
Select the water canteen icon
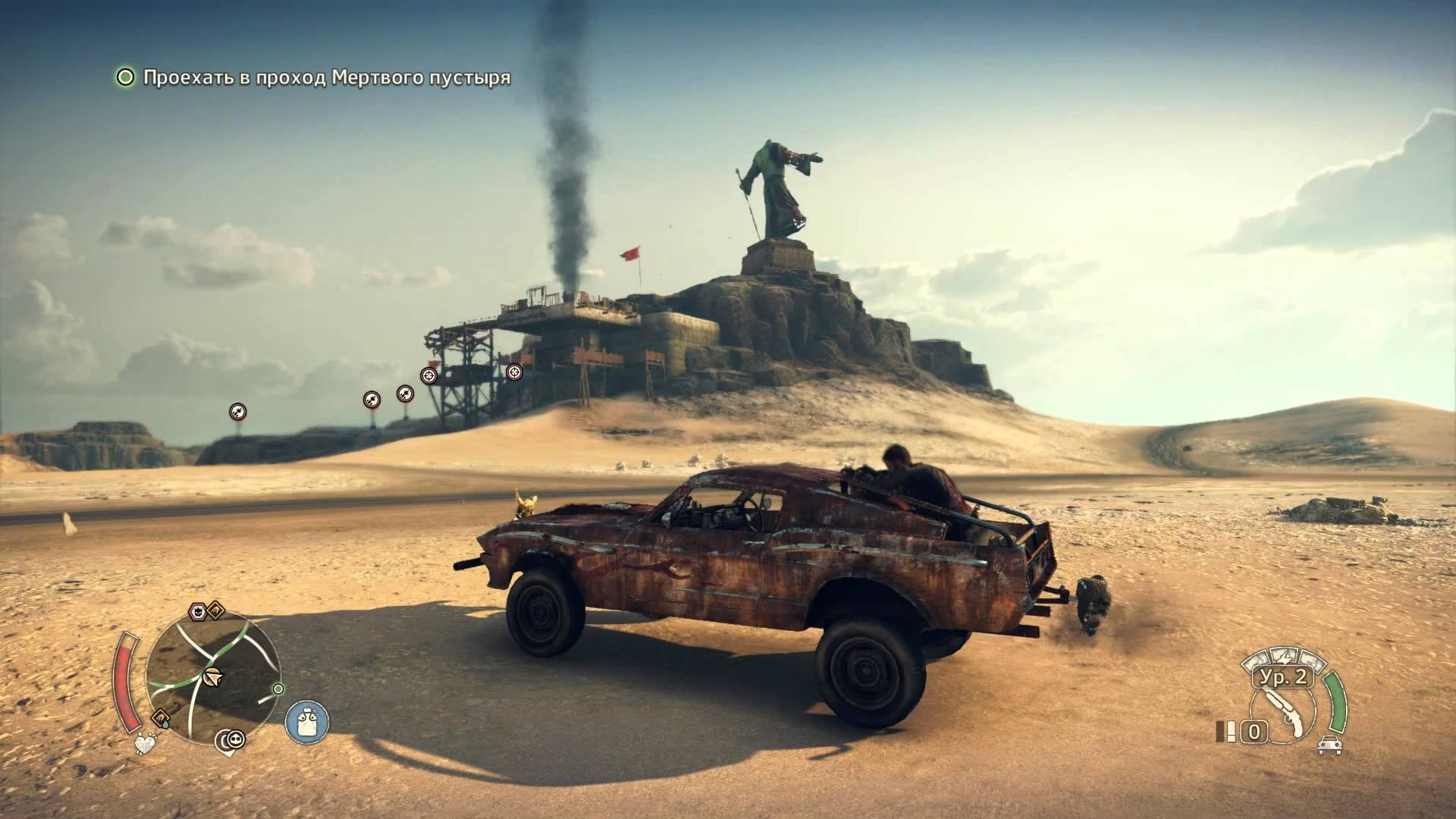coord(307,721)
